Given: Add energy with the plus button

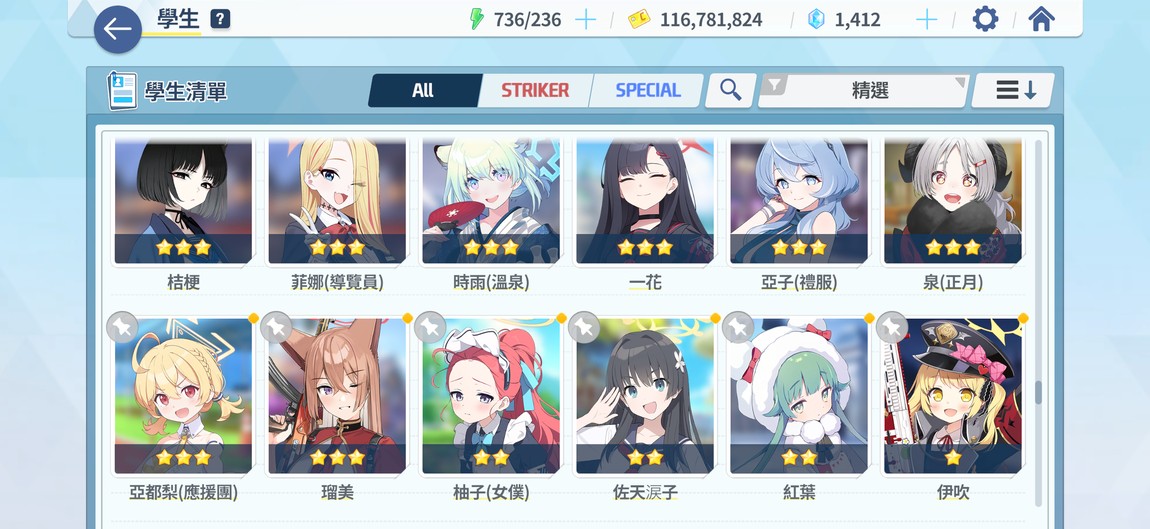Looking at the screenshot, I should point(585,19).
